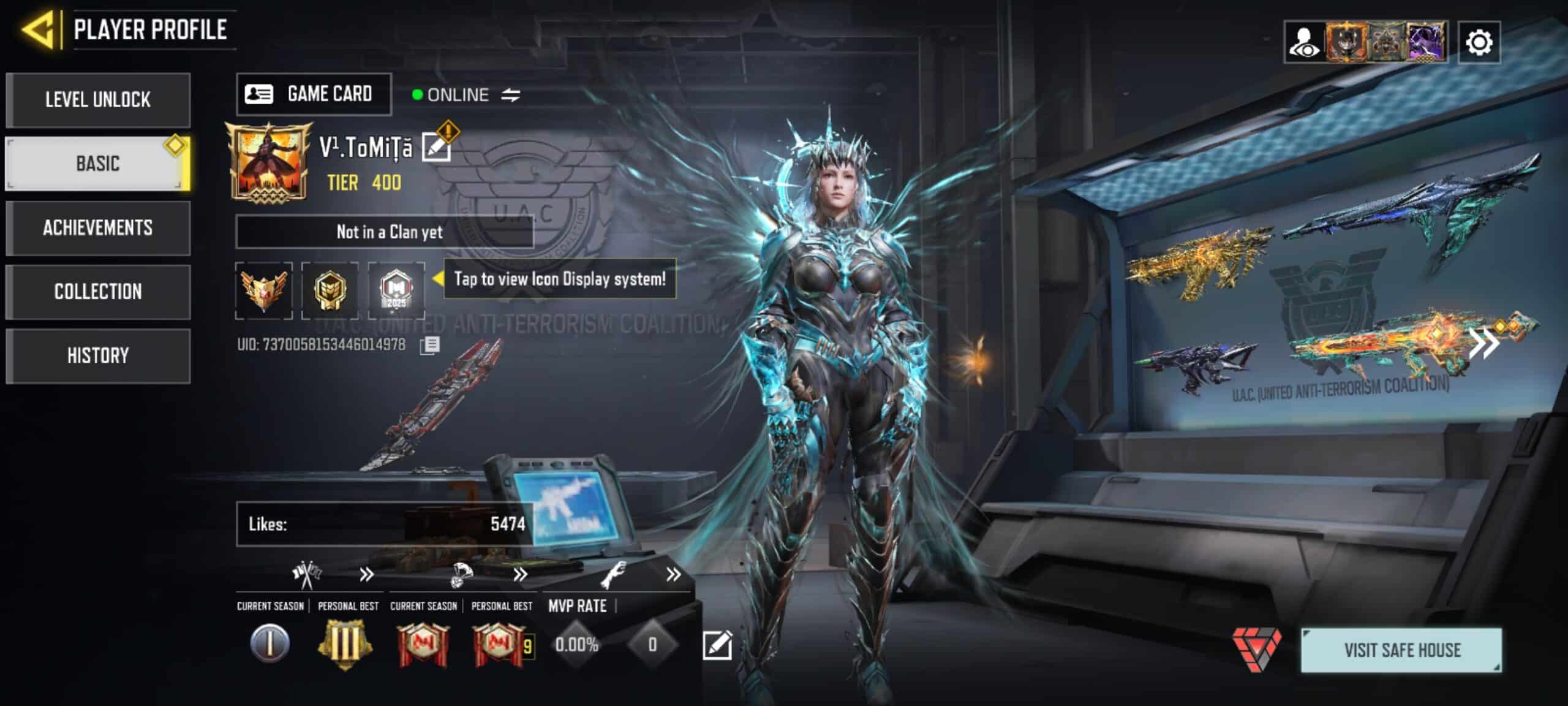Edit the player name V¹.ToMiȚă
The image size is (1568, 706).
(437, 147)
